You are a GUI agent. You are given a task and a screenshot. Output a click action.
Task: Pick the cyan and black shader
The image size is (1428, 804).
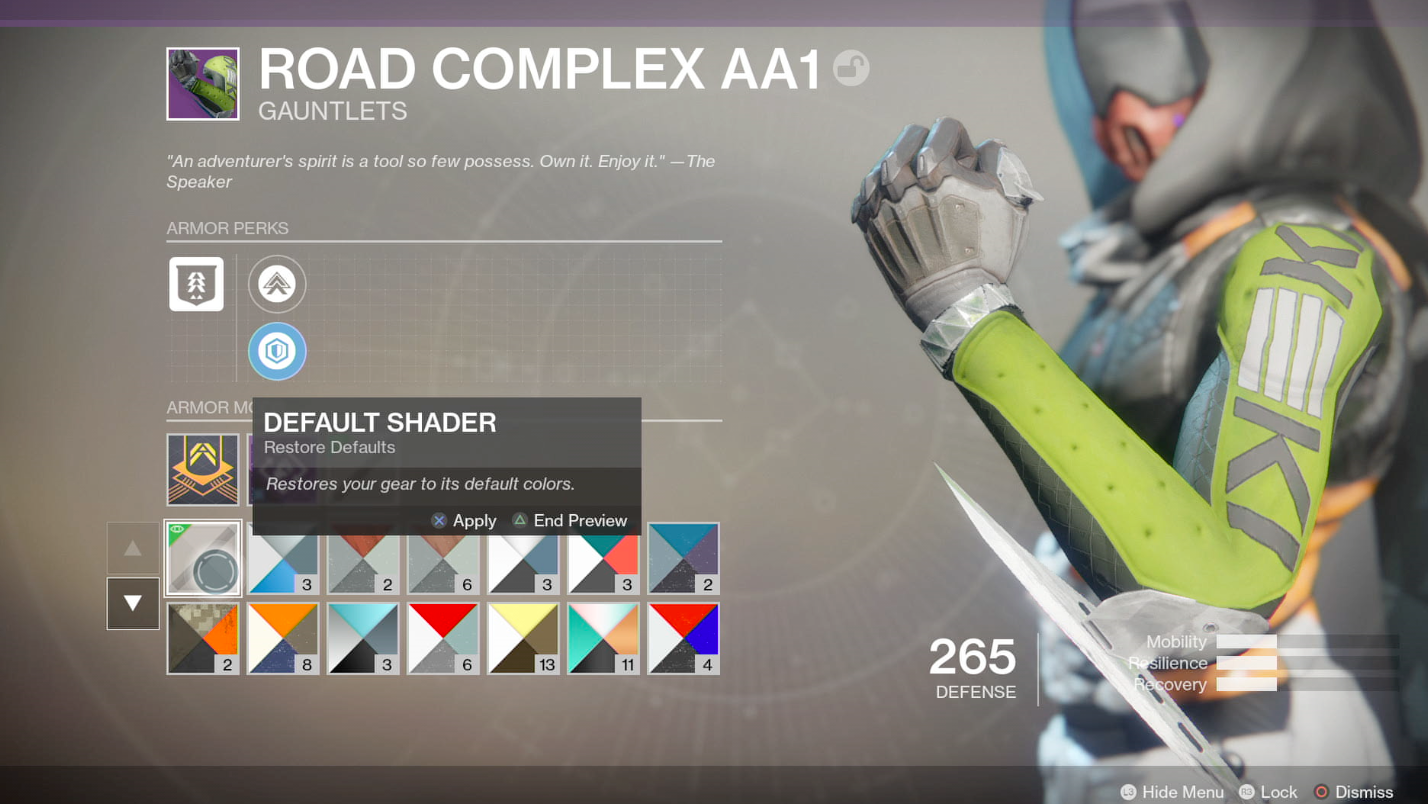click(x=363, y=638)
